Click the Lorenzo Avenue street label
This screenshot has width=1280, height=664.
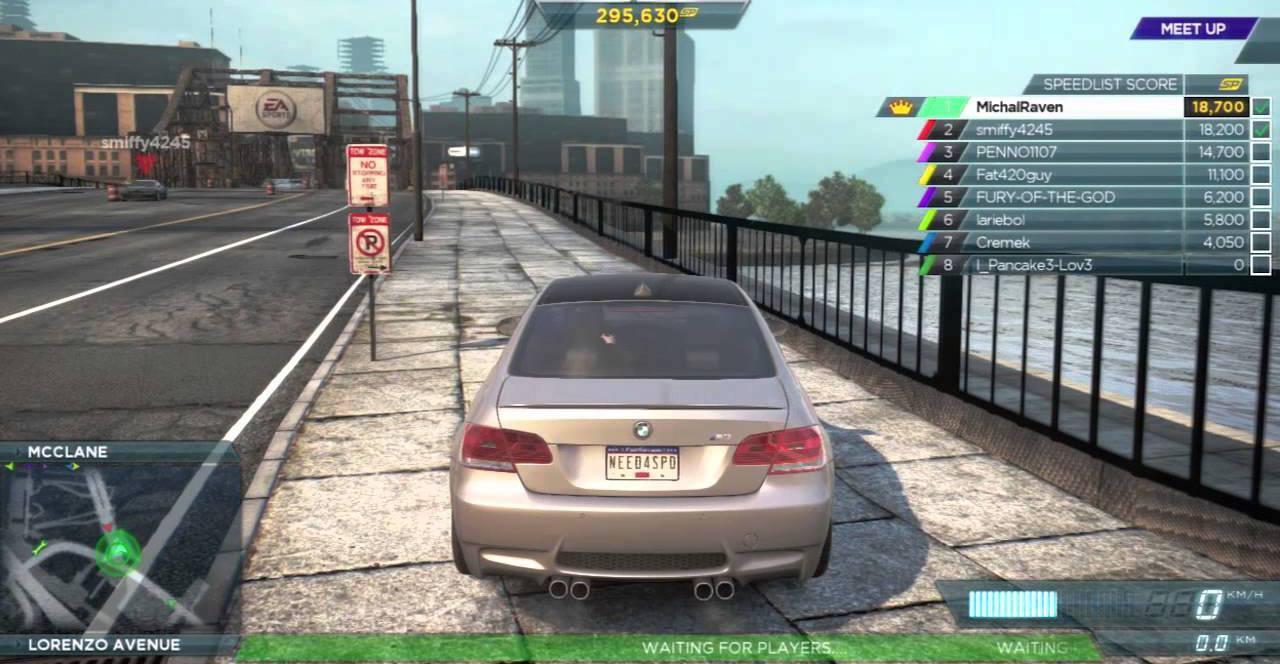point(104,645)
